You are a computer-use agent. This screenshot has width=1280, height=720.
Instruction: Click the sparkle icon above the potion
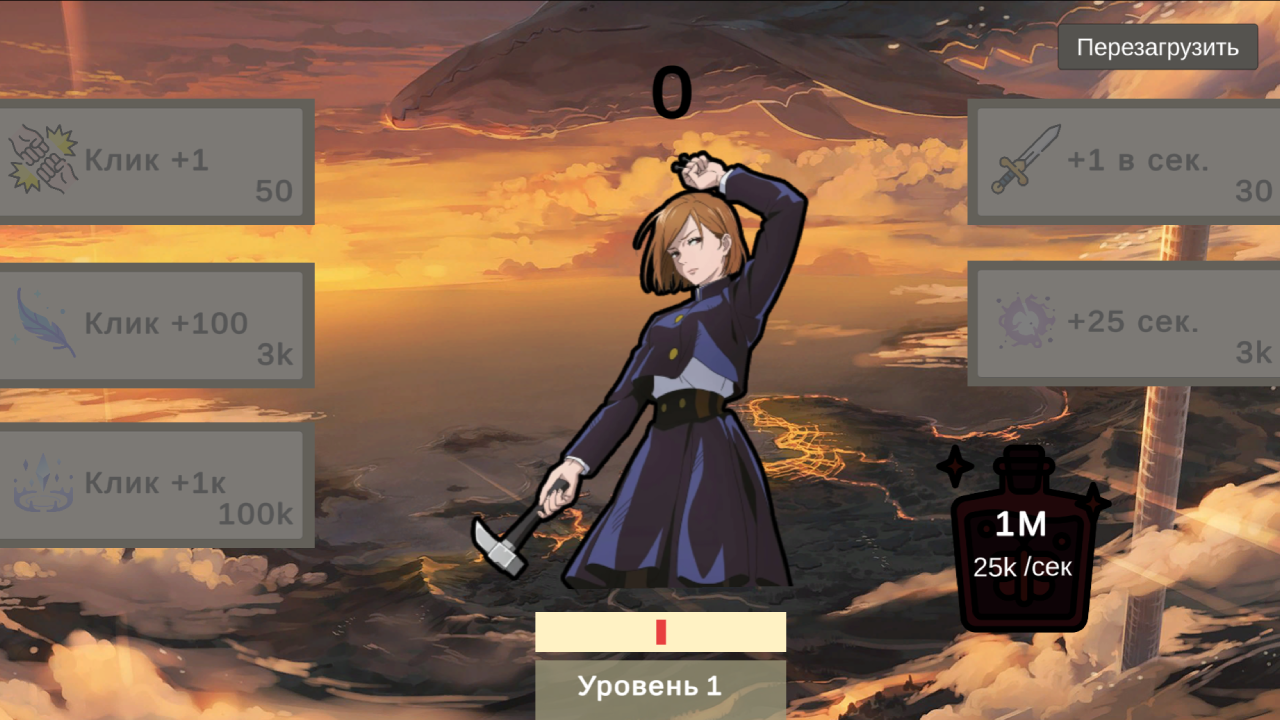click(955, 465)
